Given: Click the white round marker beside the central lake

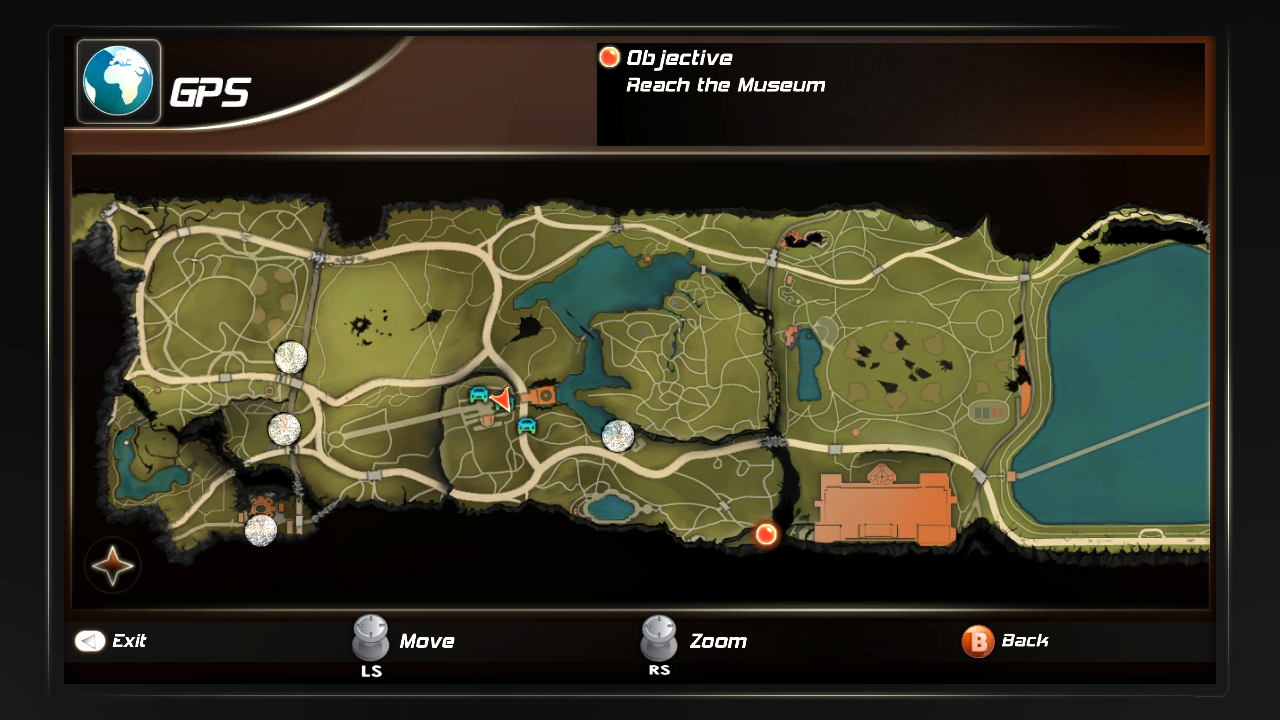Looking at the screenshot, I should click(x=618, y=436).
